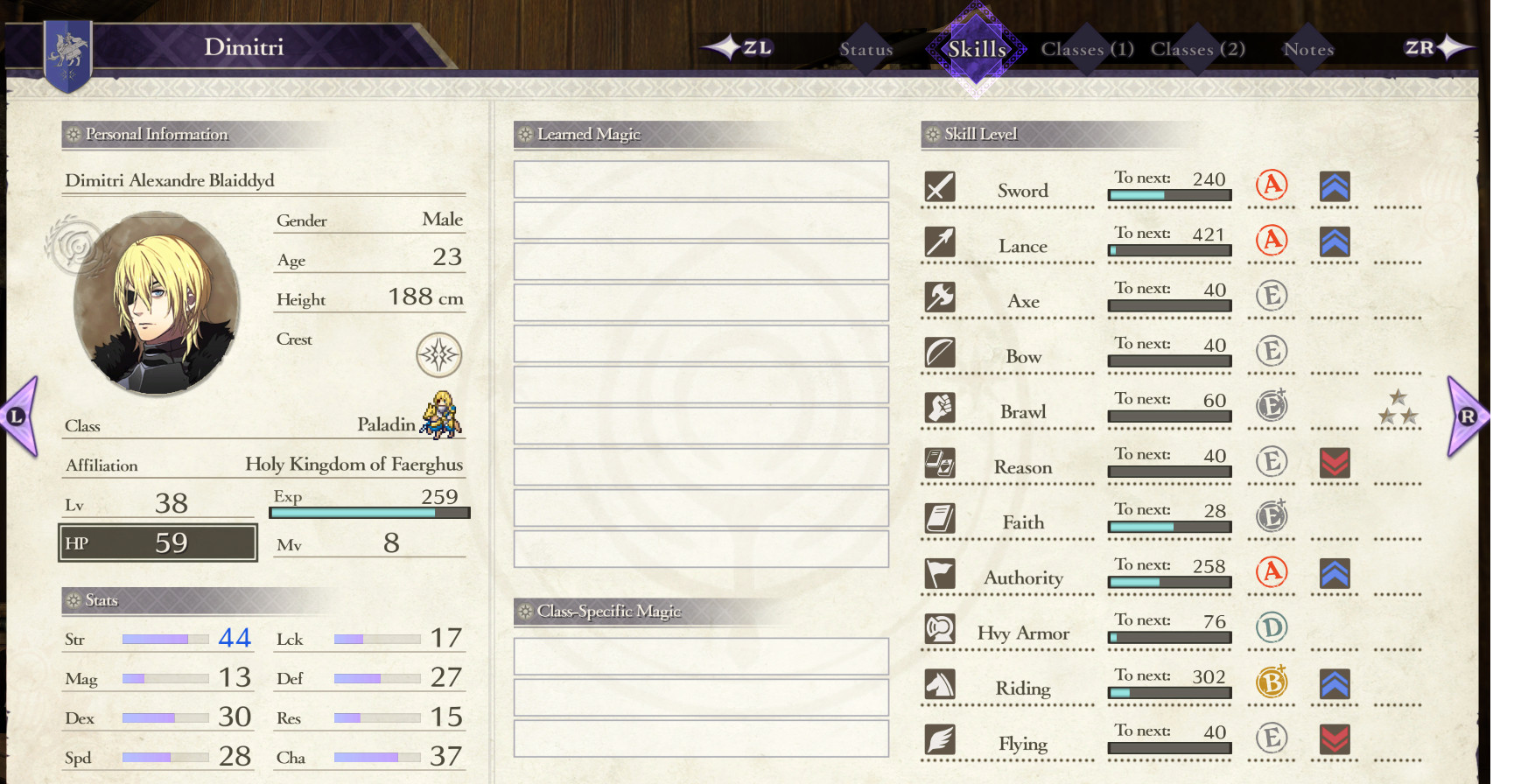
Task: Select the Sword skill icon
Action: (x=940, y=186)
